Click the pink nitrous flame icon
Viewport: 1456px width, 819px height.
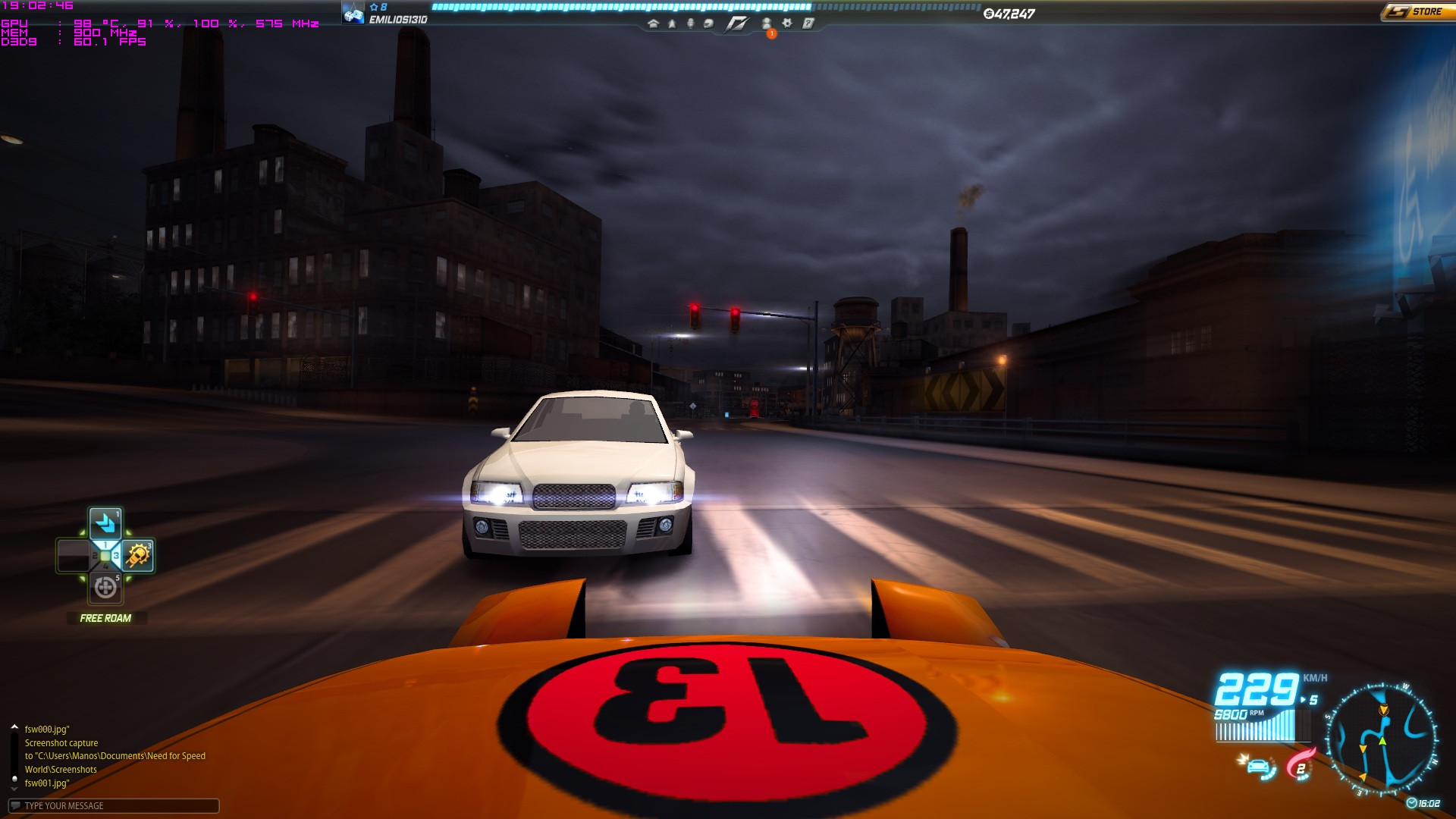tap(1301, 764)
